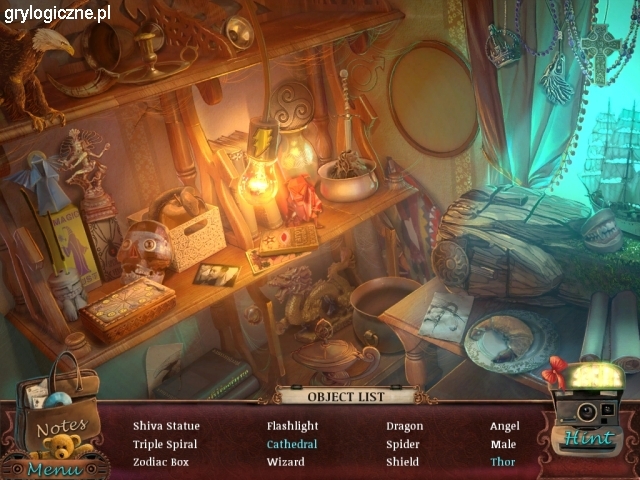
Task: Click Shield in the object list
Action: pos(403,462)
